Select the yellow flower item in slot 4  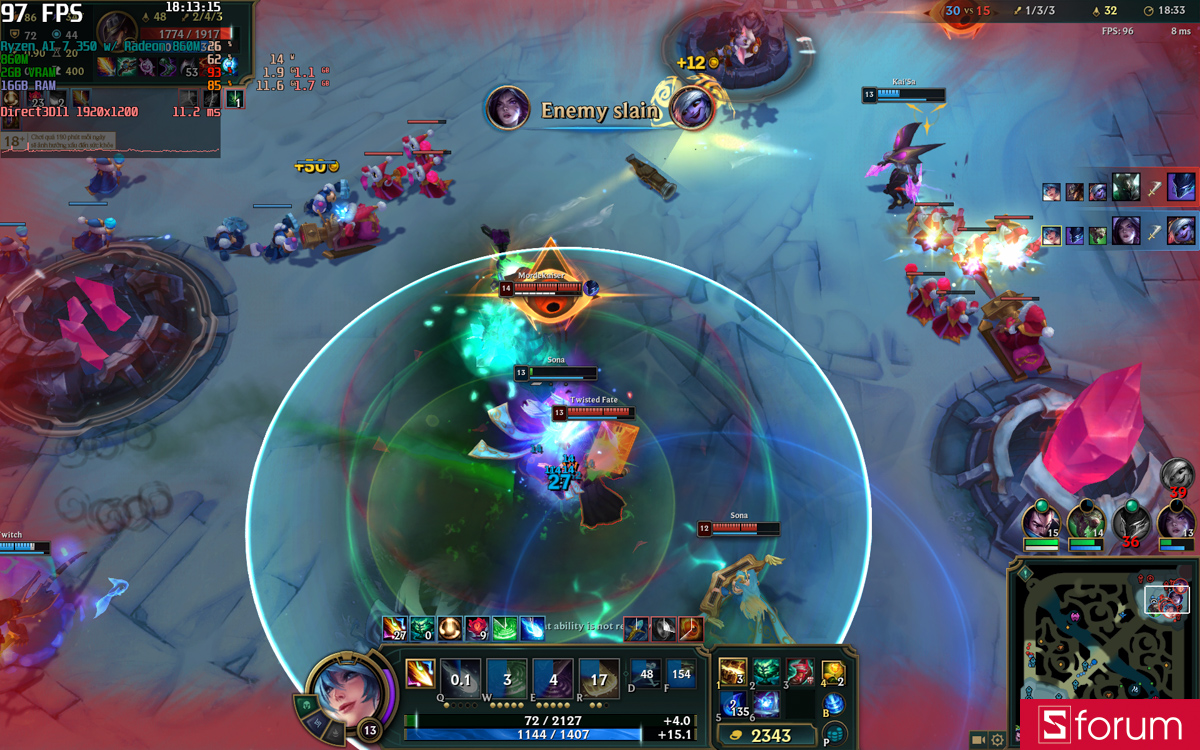pos(833,672)
